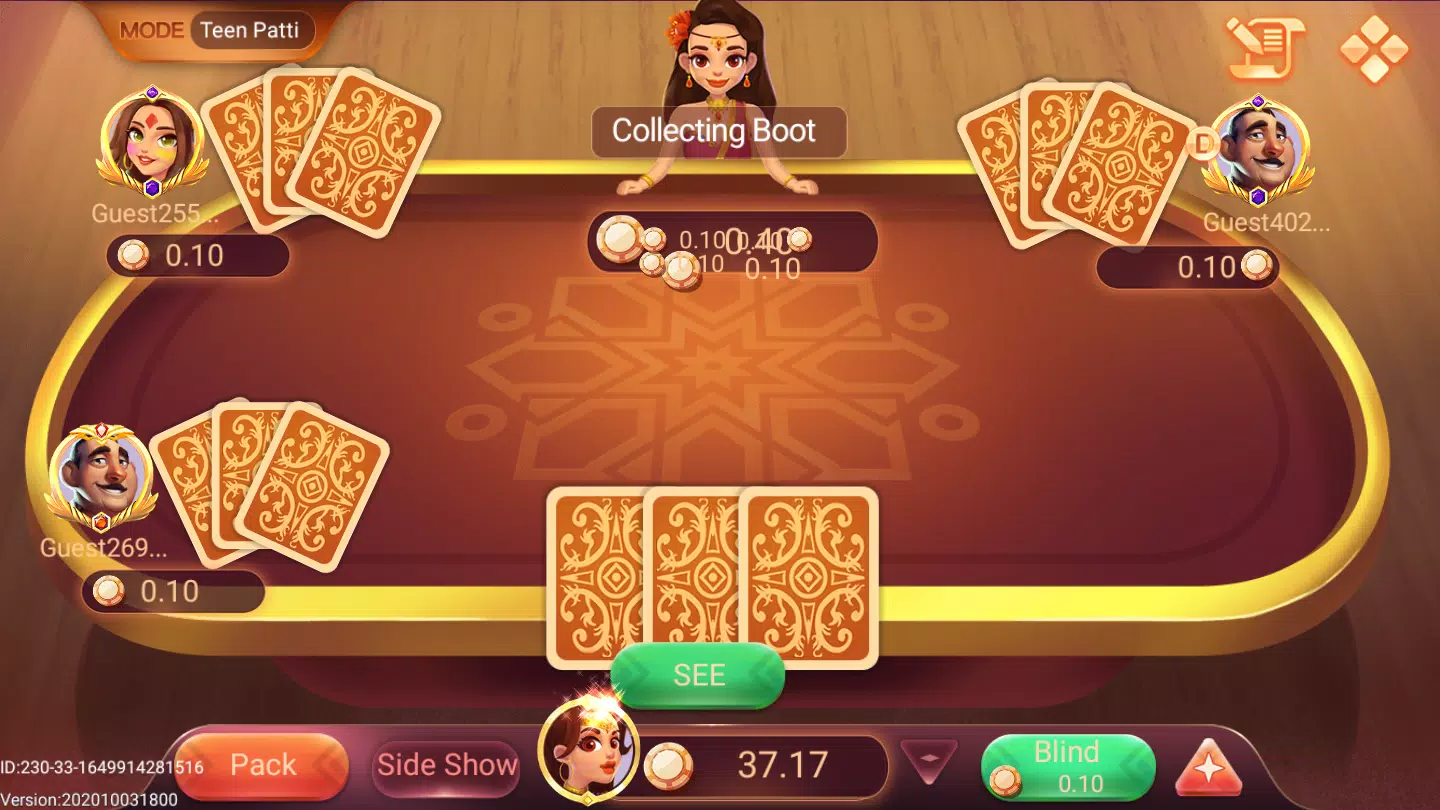This screenshot has width=1440, height=810.
Task: Request a Side Show
Action: pos(446,766)
